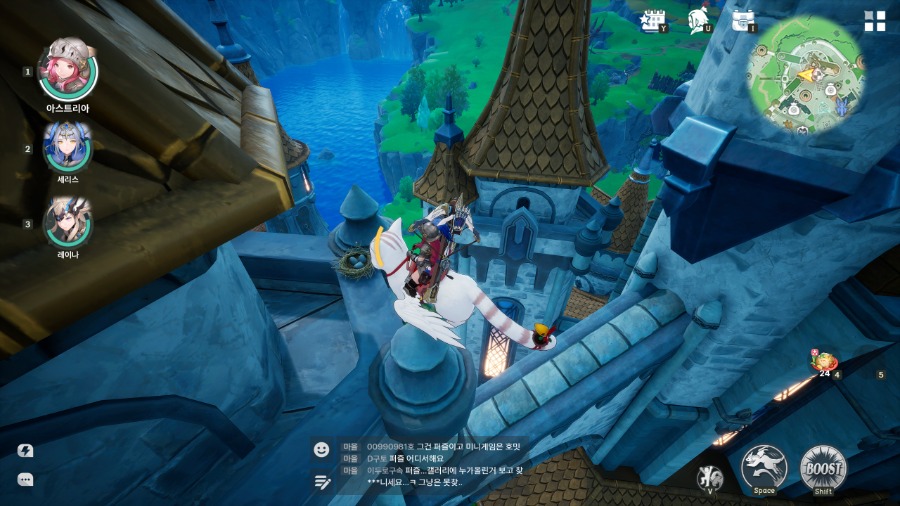Open the castle calendar events icon
Viewport: 900px width, 506px height.
click(654, 20)
